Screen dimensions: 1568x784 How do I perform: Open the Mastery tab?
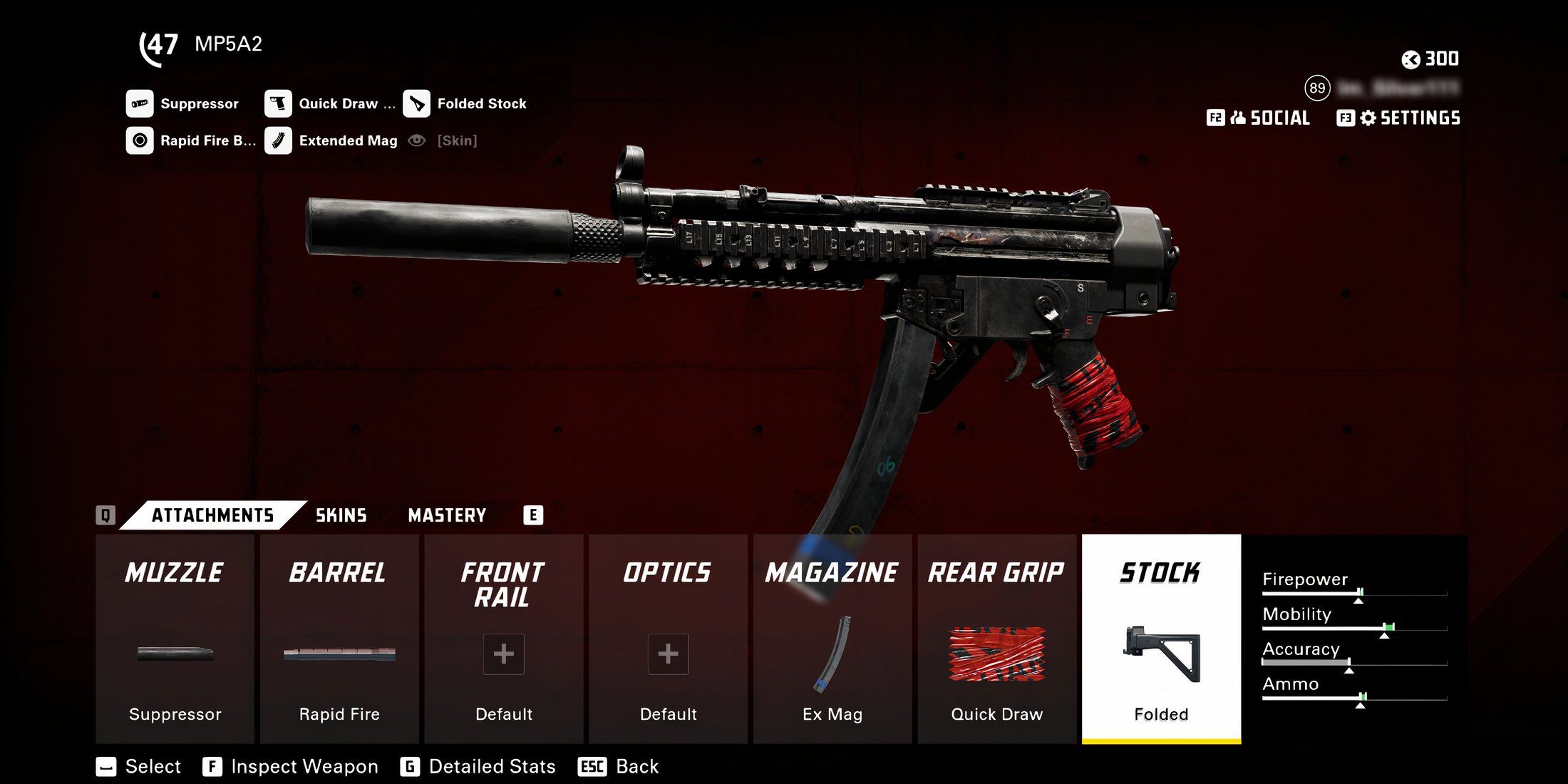[x=447, y=515]
